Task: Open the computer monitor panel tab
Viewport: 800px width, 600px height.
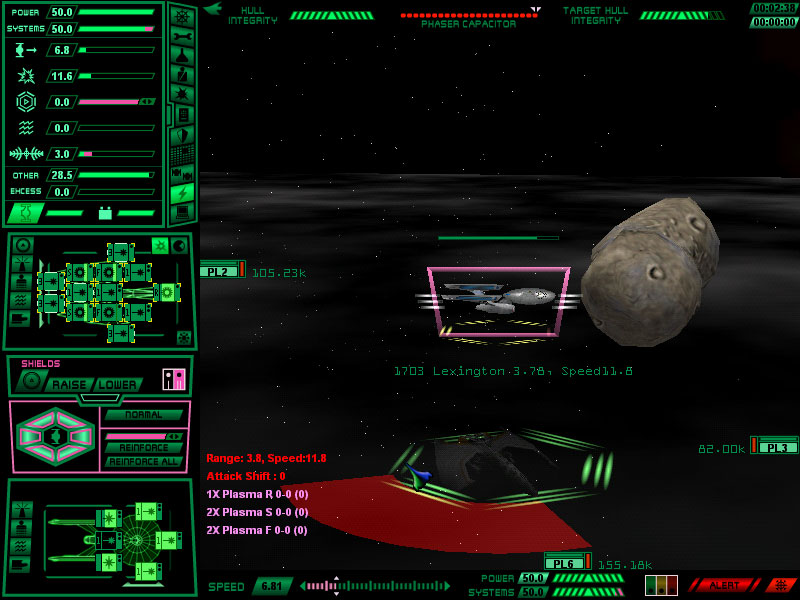Action: coord(182,212)
